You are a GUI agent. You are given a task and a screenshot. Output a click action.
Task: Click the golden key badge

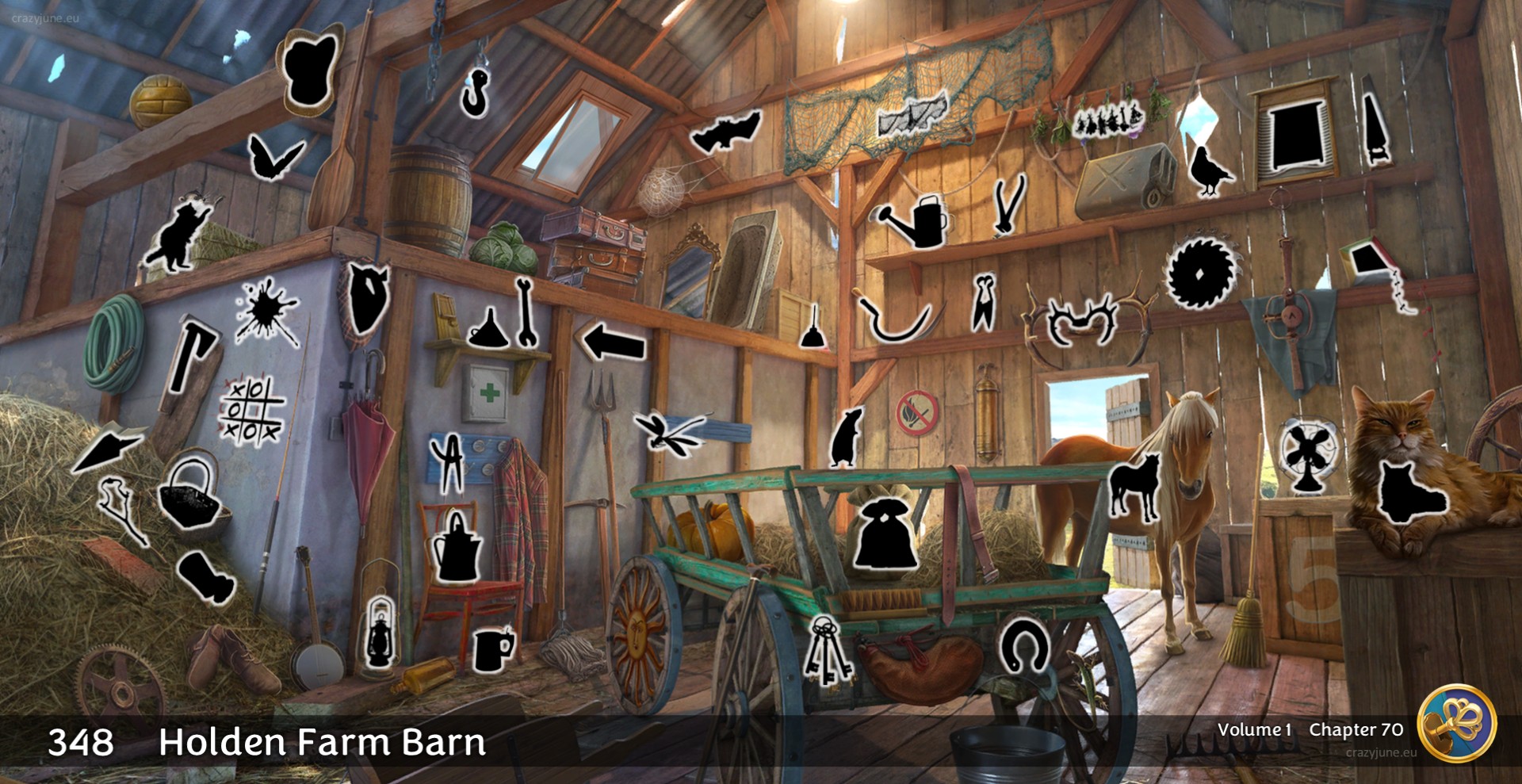click(x=1456, y=722)
